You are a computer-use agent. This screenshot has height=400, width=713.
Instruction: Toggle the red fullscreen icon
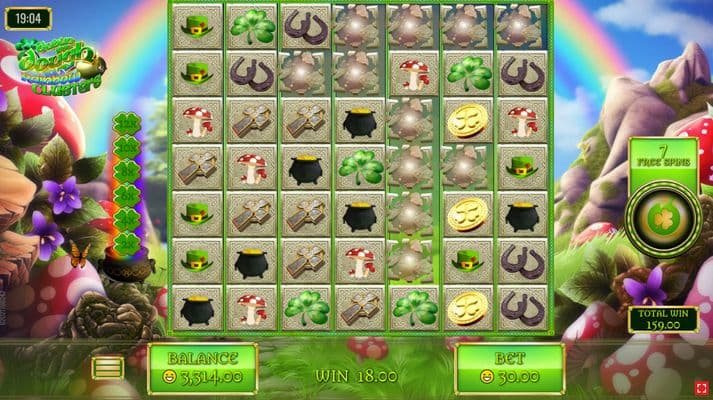coord(702,387)
